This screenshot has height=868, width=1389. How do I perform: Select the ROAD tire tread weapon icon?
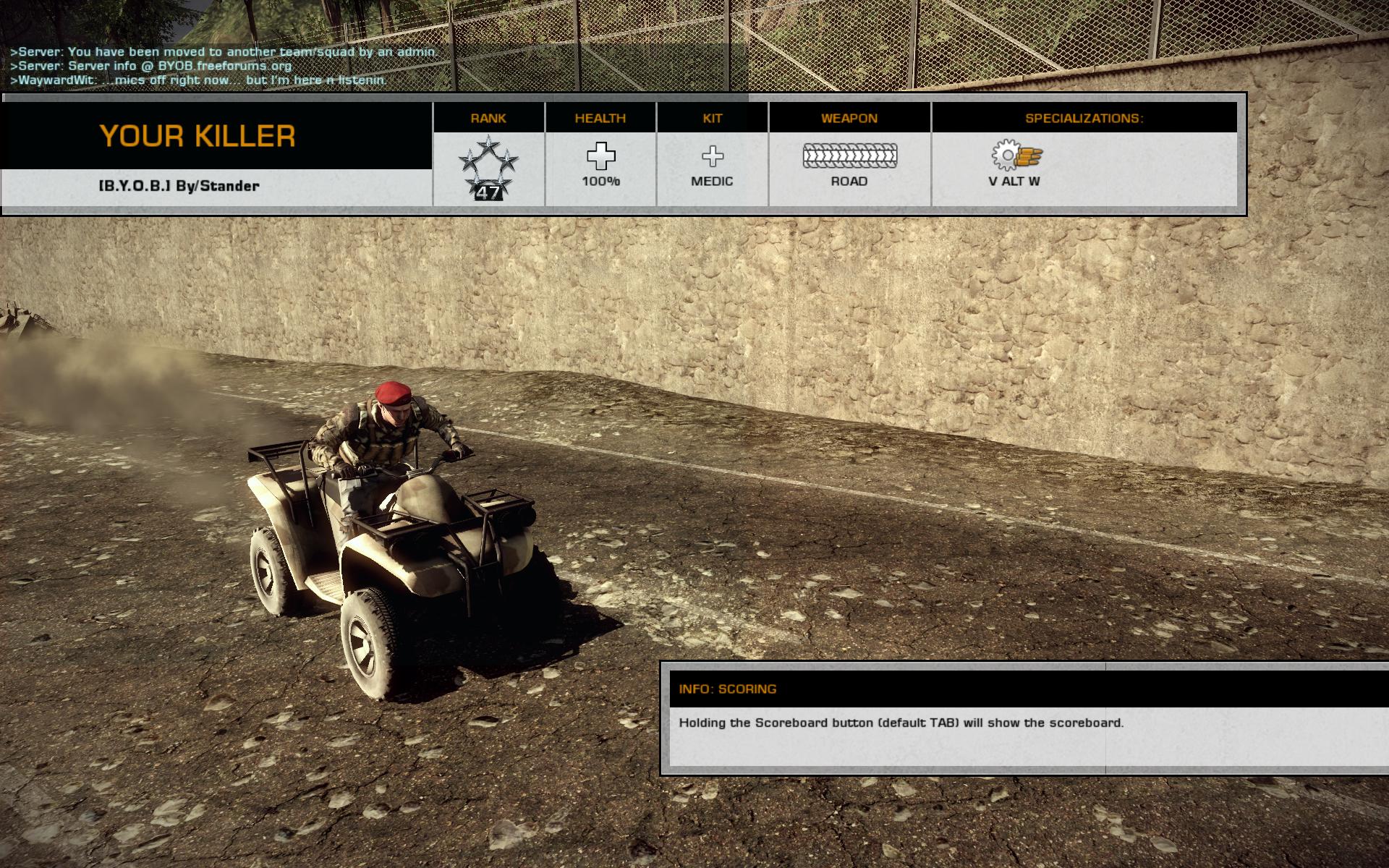tap(849, 156)
